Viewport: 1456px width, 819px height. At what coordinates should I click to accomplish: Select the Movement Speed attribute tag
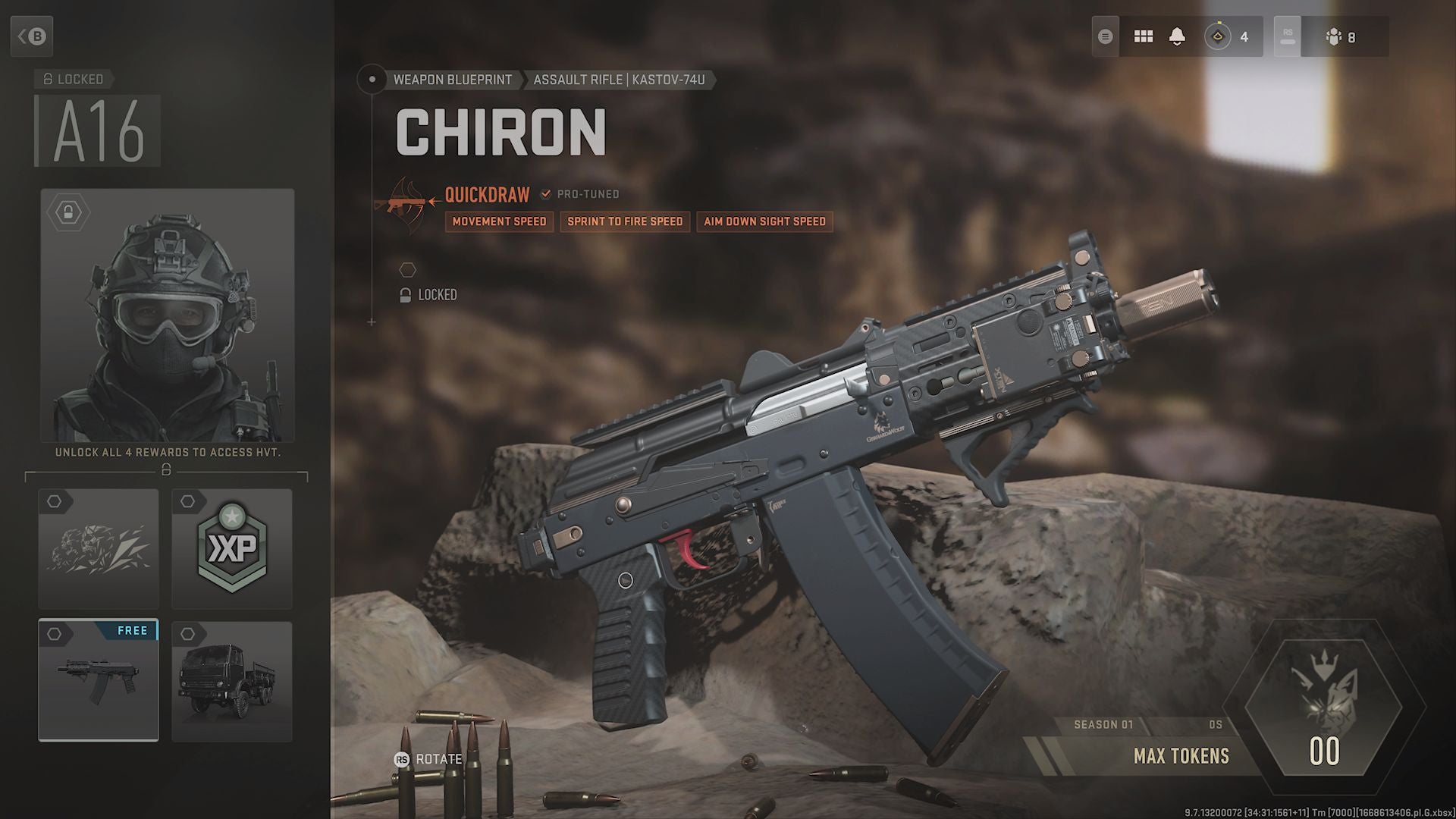coord(499,221)
